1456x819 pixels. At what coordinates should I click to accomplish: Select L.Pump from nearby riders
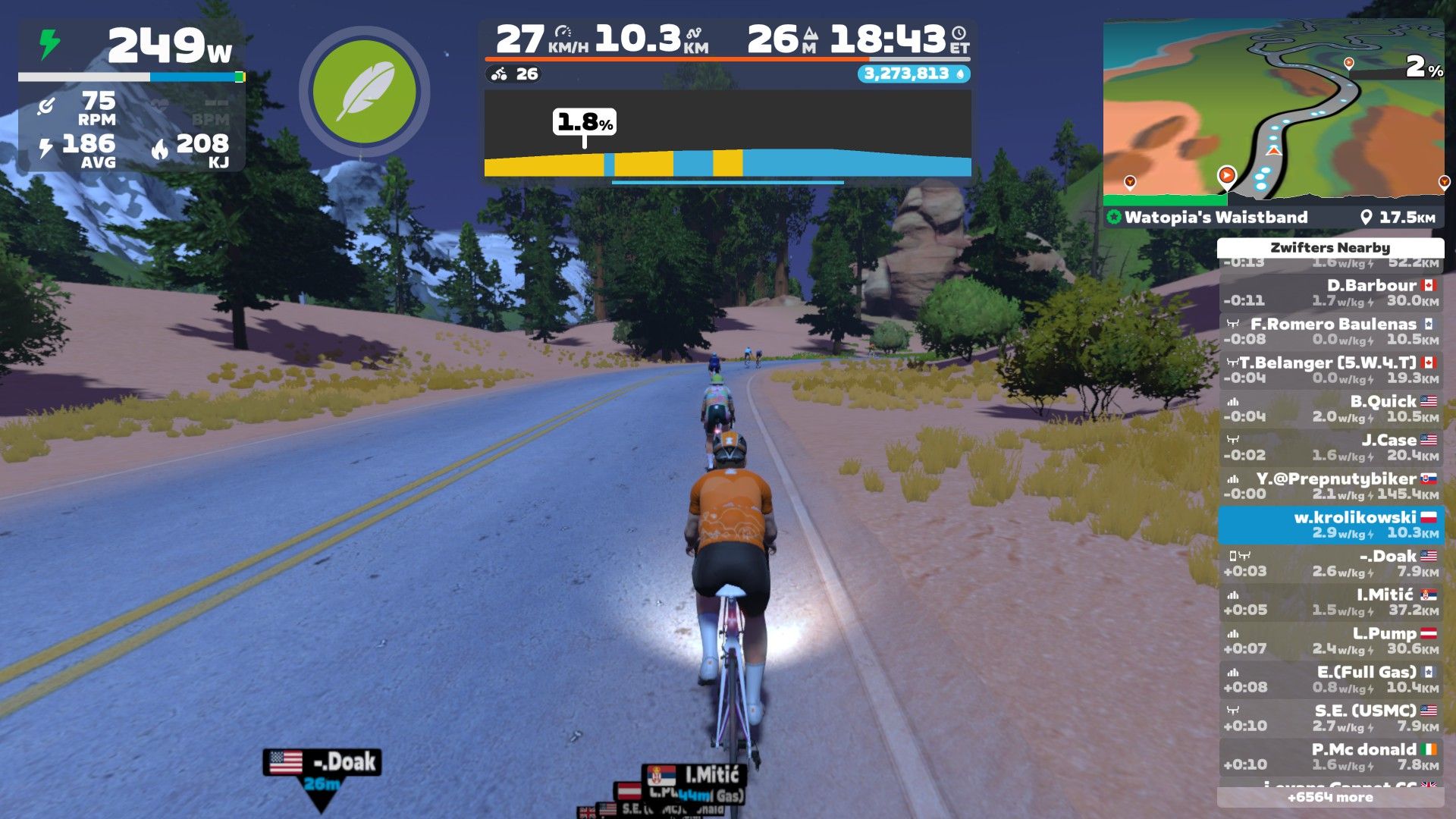coord(1331,641)
